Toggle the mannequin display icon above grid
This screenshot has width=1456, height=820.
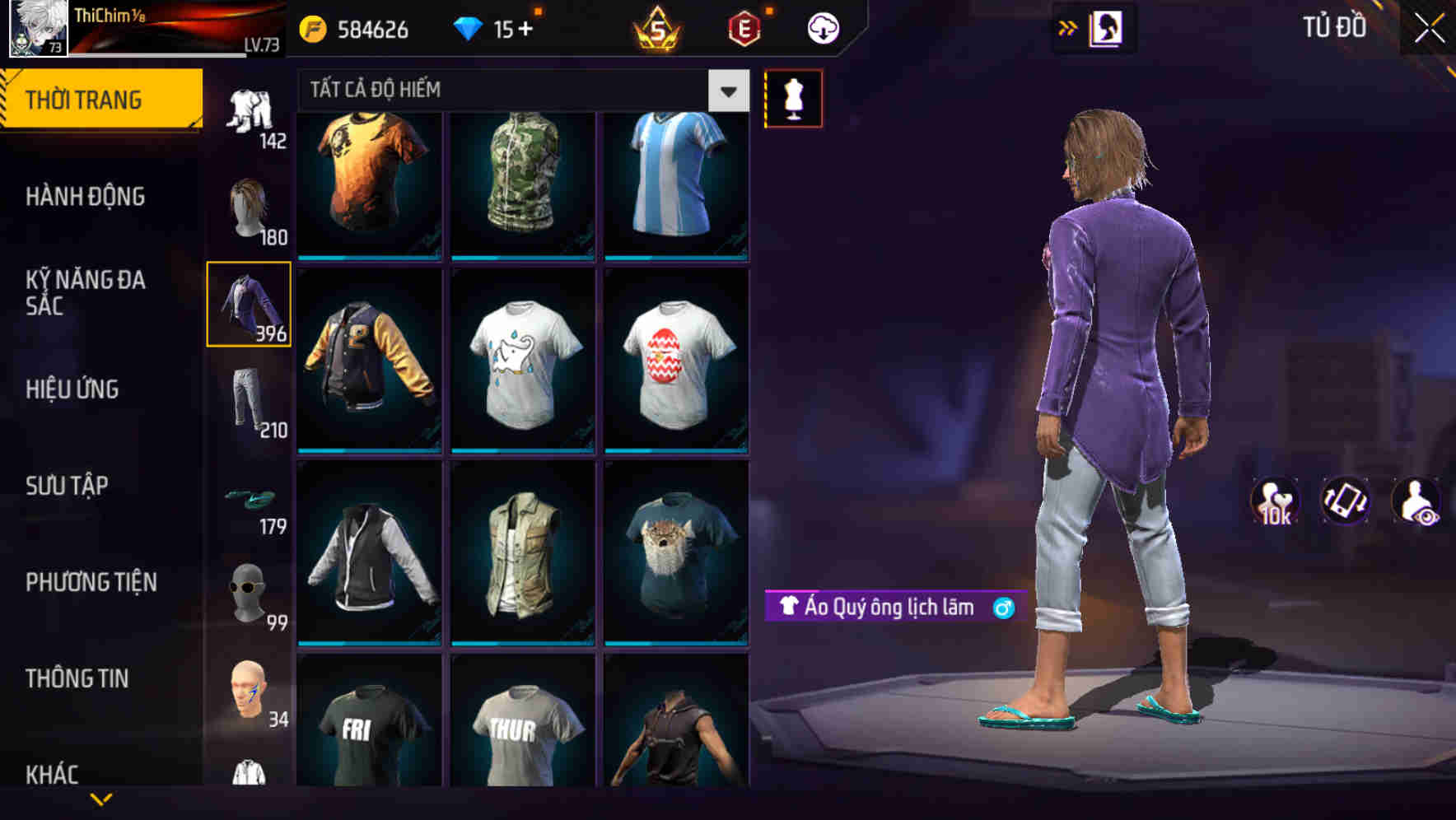point(793,97)
